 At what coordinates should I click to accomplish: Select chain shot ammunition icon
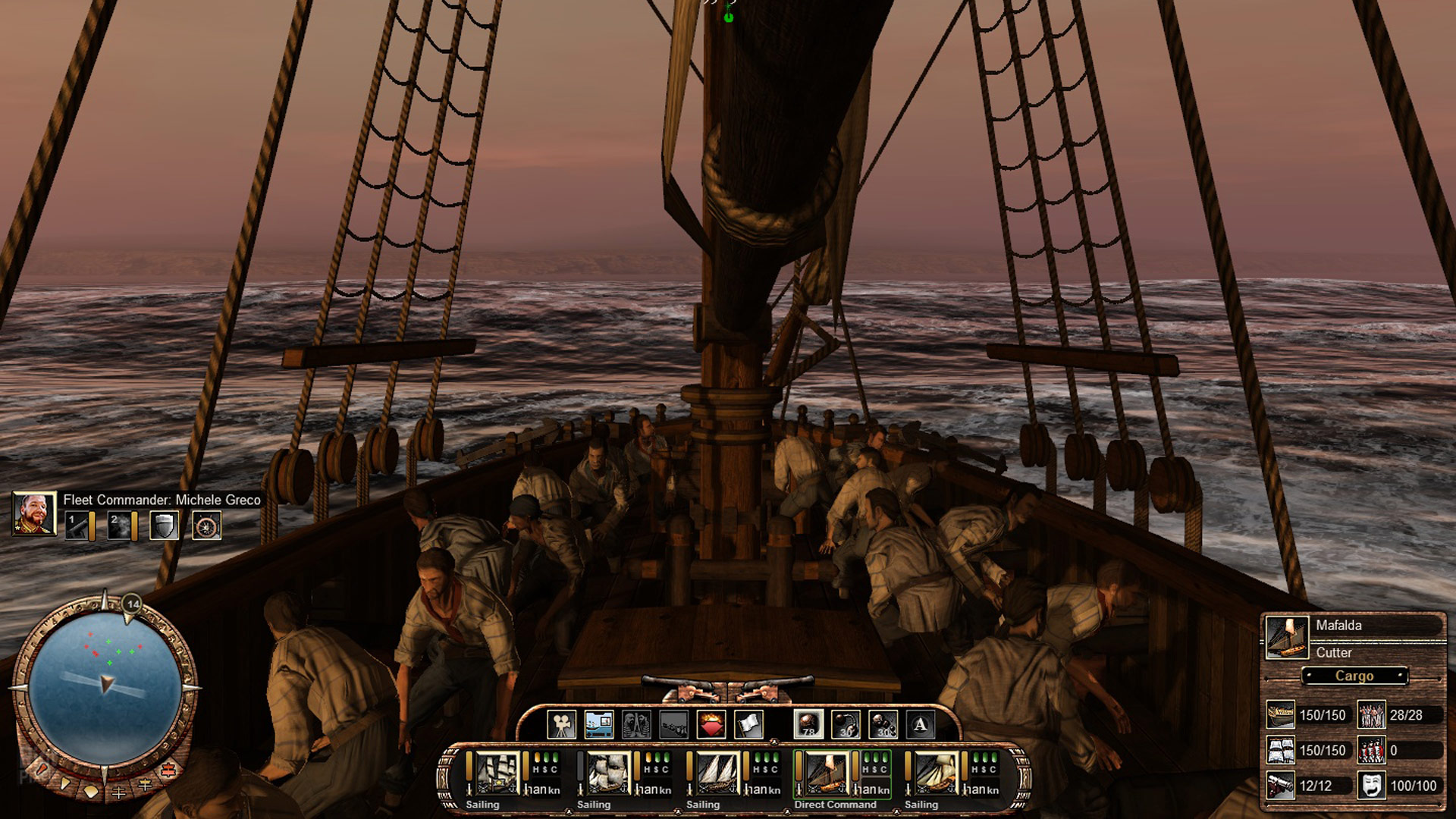846,725
